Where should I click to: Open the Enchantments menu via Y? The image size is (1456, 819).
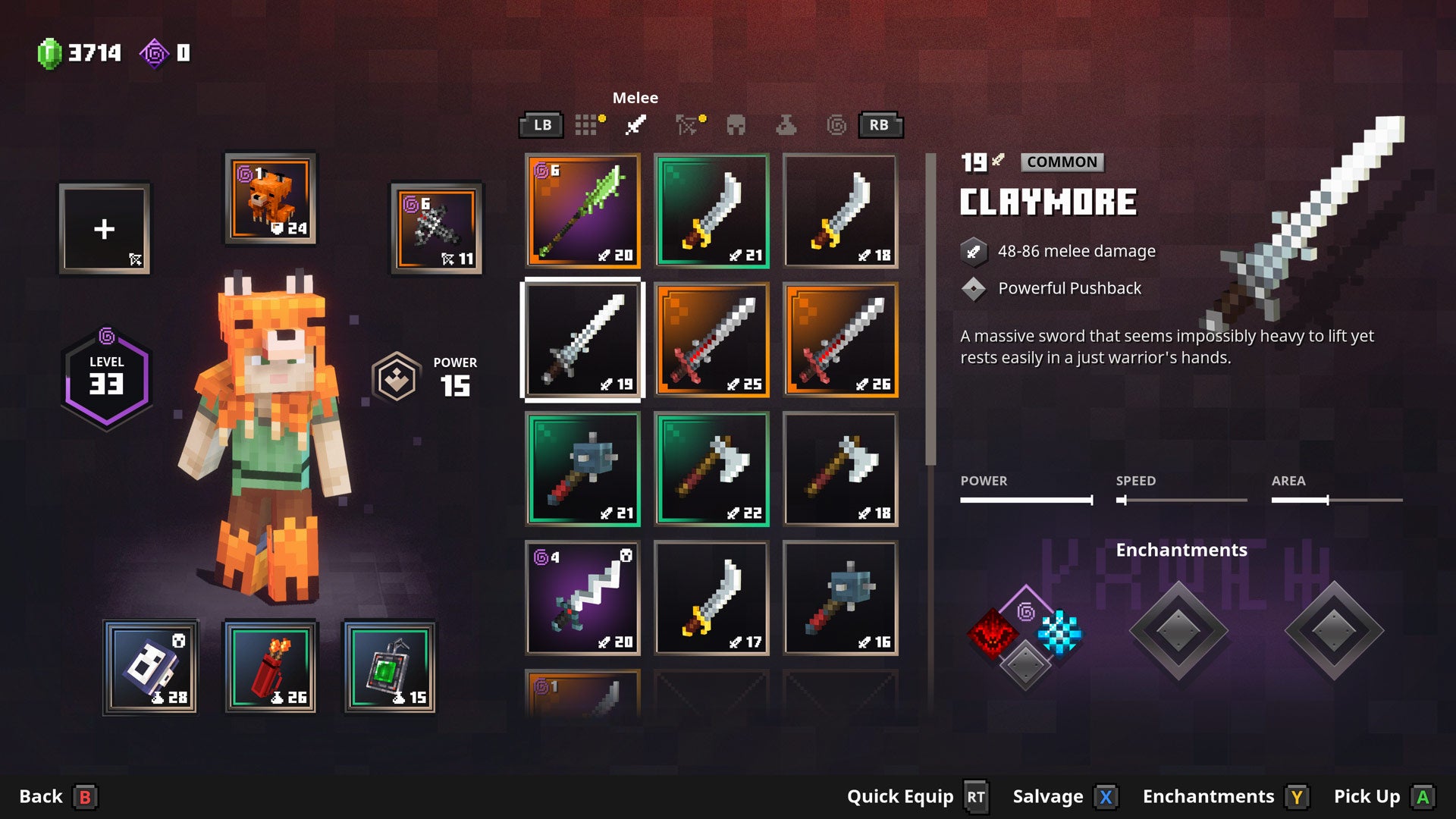point(1298,797)
